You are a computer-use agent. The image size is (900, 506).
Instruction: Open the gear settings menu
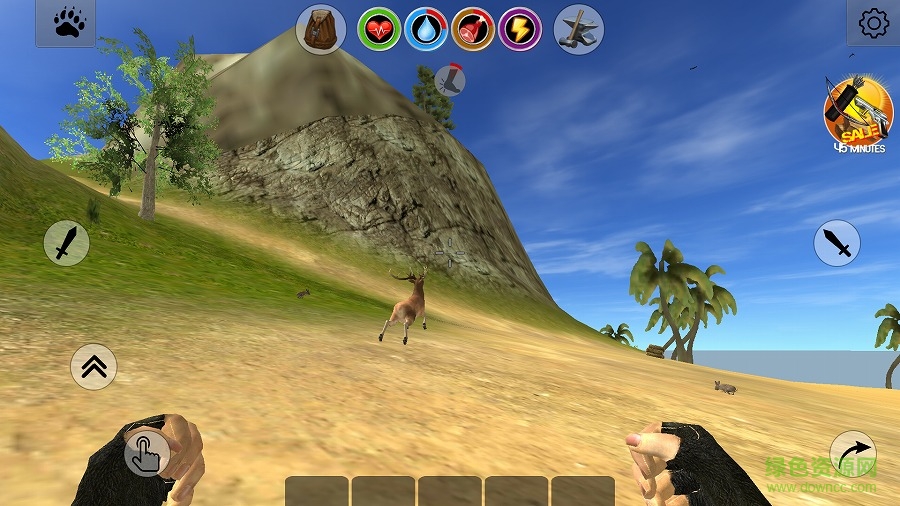click(x=873, y=23)
